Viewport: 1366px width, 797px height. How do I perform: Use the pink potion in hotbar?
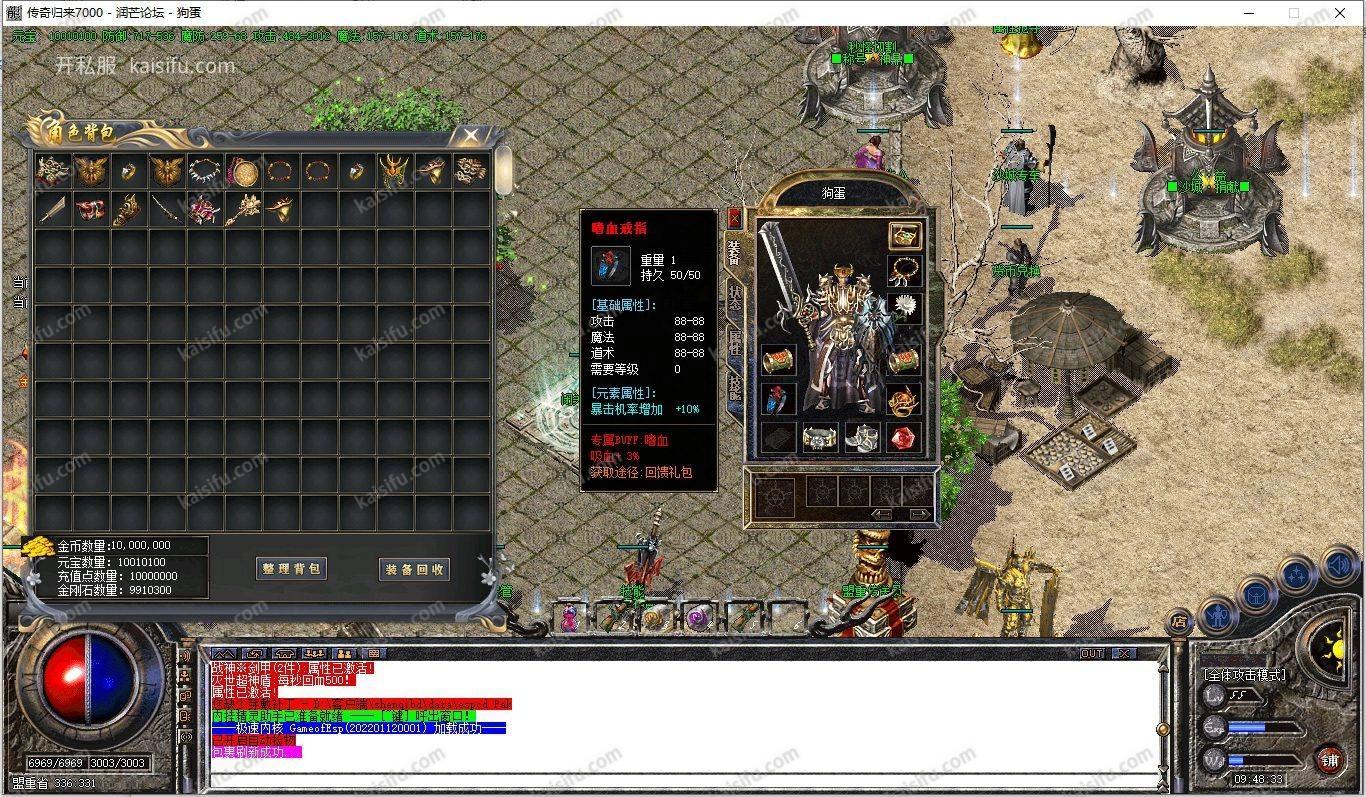570,617
